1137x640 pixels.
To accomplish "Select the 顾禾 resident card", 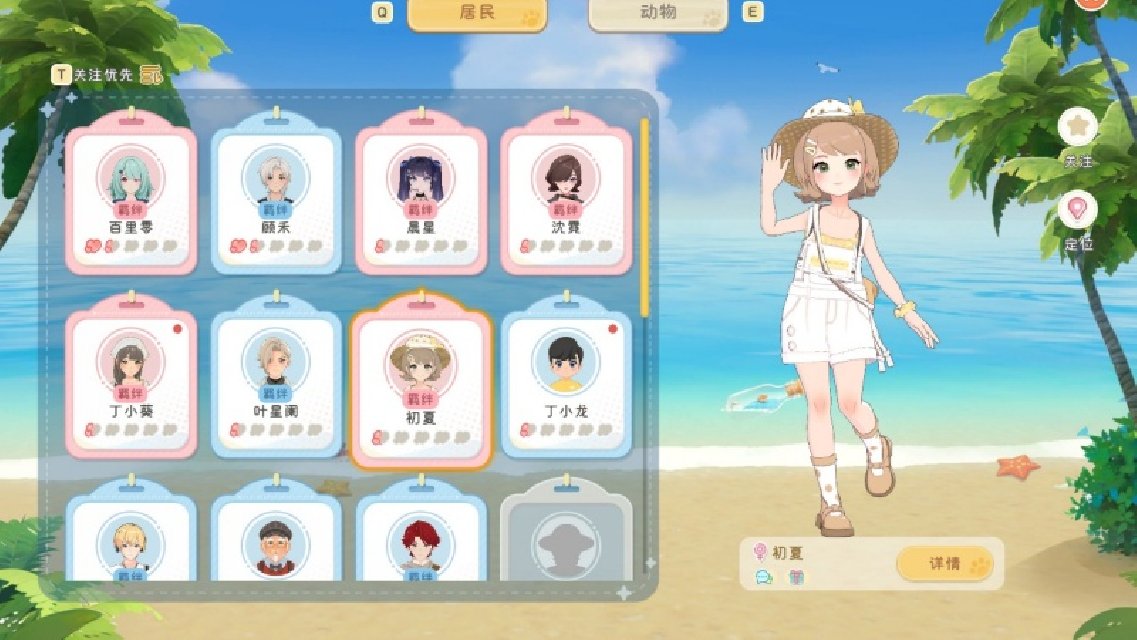I will pyautogui.click(x=276, y=197).
